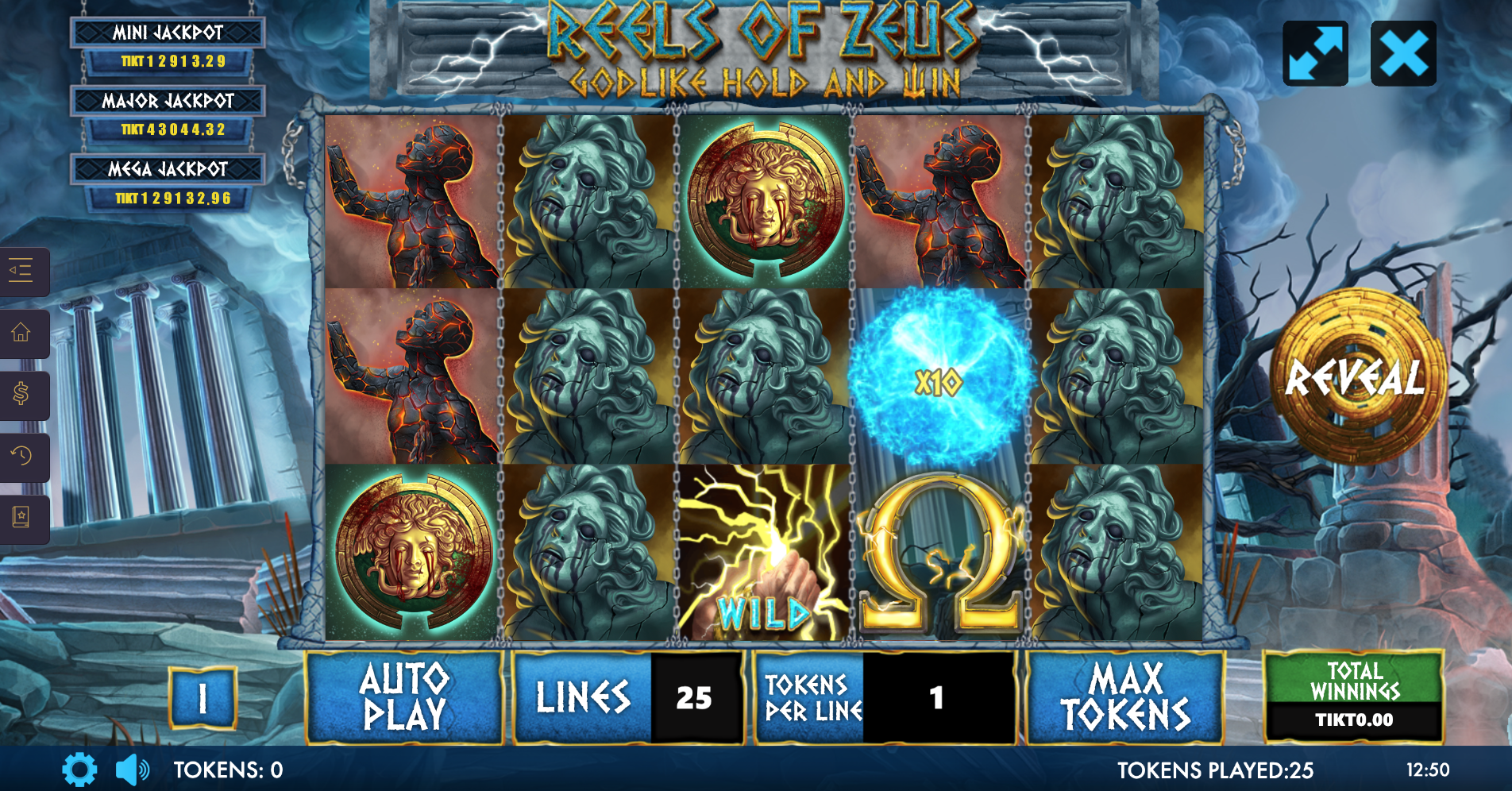
Task: Toggle fullscreen with the arrows button
Action: tap(1315, 54)
